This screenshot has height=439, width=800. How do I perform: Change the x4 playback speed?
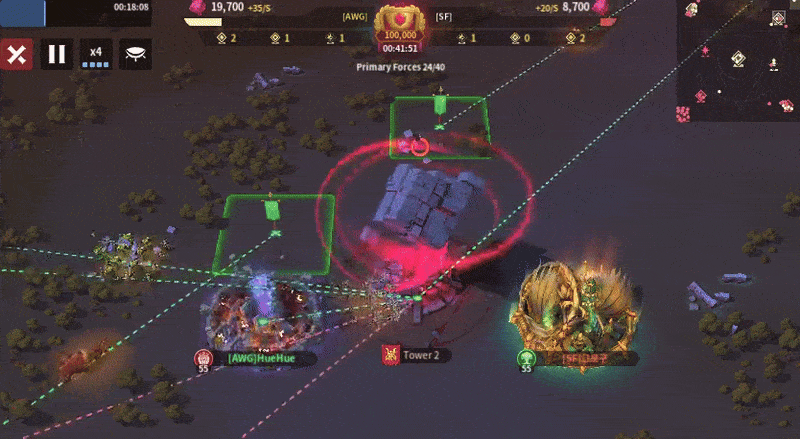point(96,54)
